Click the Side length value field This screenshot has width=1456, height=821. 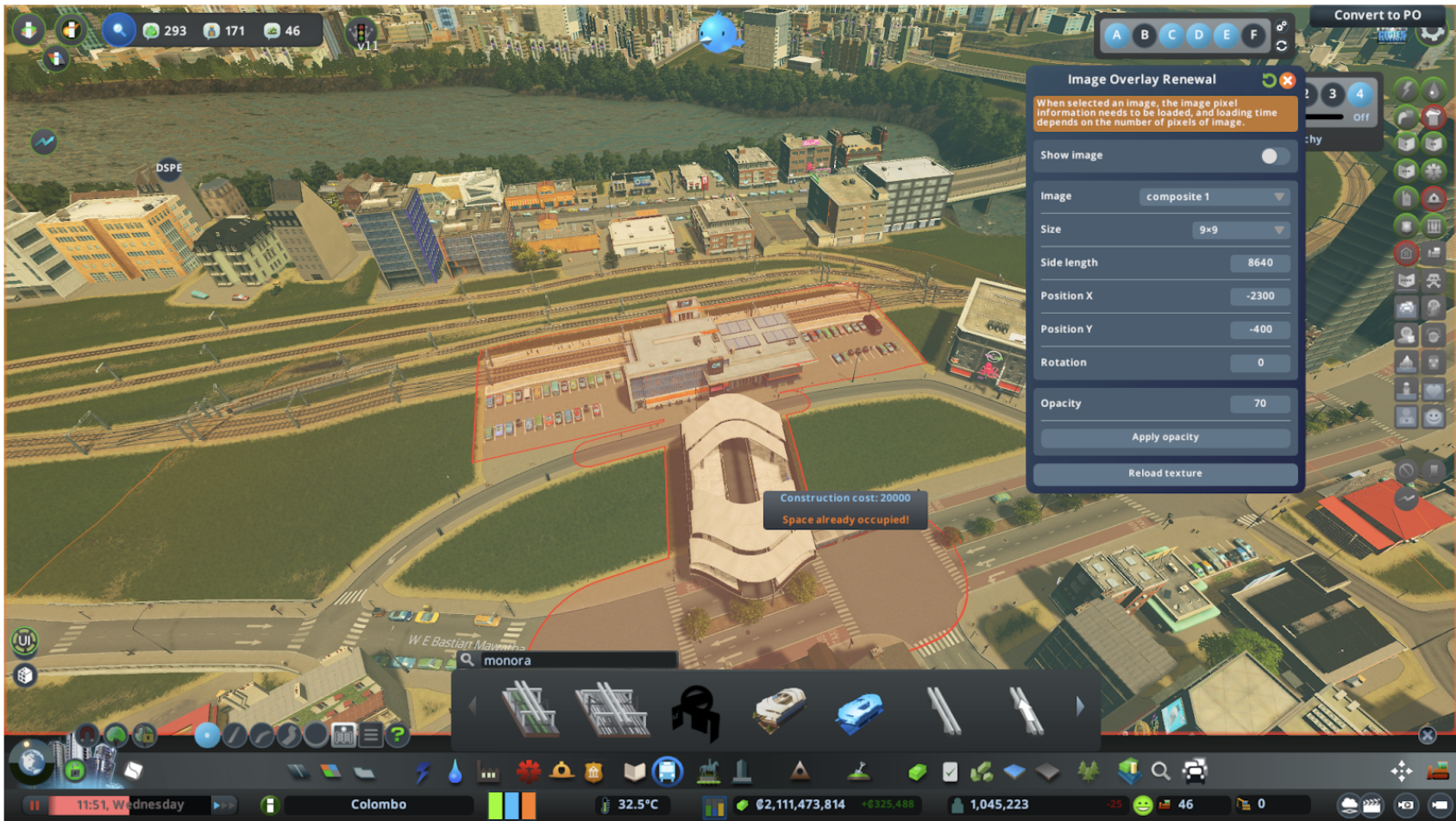(x=1259, y=263)
